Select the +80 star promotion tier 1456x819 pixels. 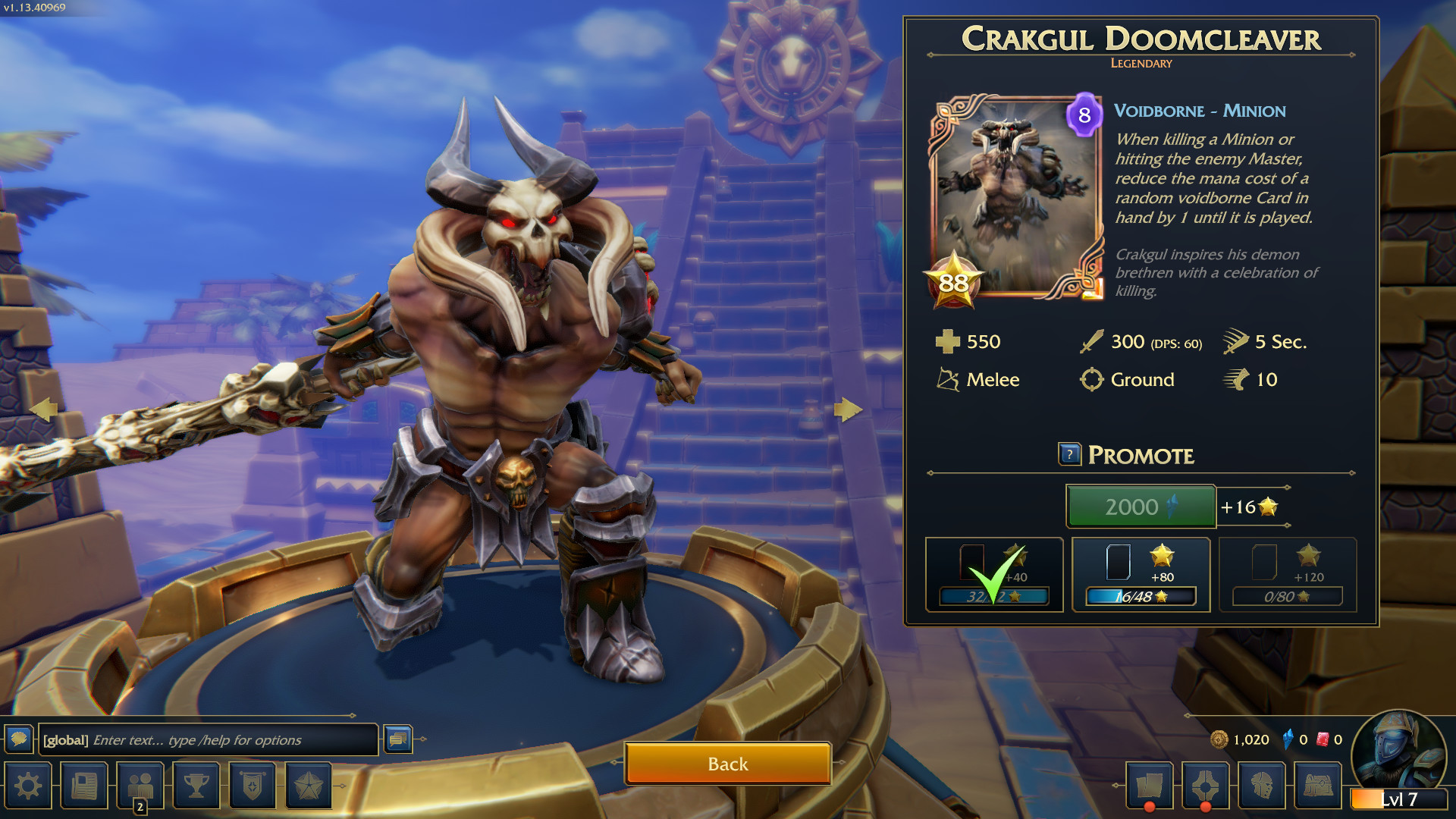[x=1141, y=575]
